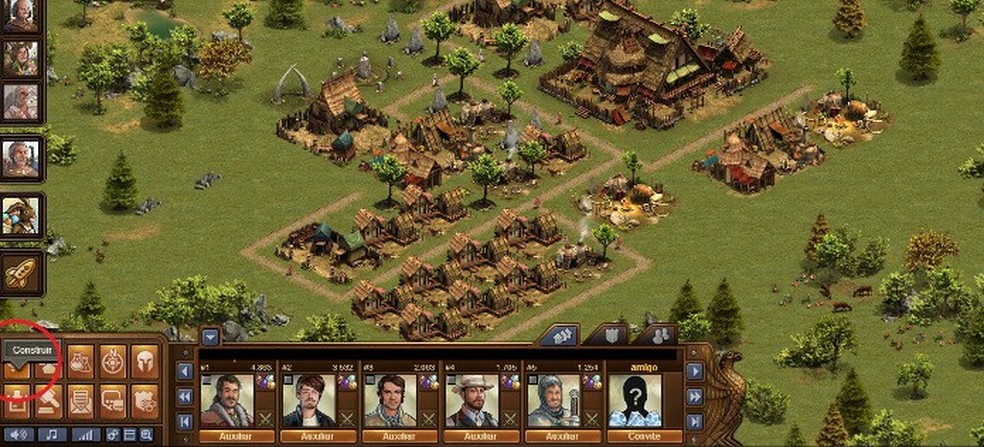The width and height of the screenshot is (984, 447).
Task: Open the envelope messages button
Action: click(x=81, y=399)
